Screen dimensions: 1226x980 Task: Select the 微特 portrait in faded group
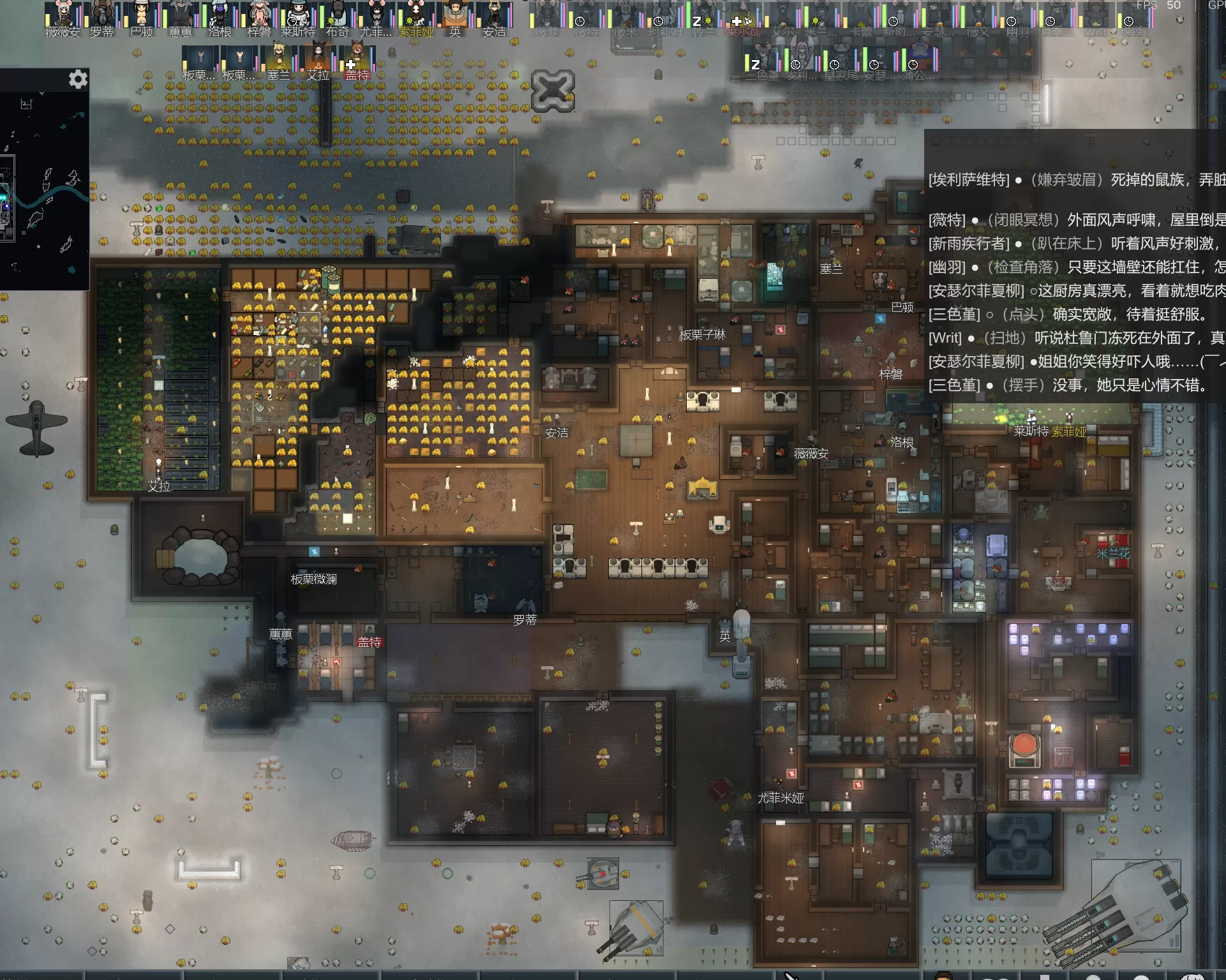pyautogui.click(x=585, y=15)
